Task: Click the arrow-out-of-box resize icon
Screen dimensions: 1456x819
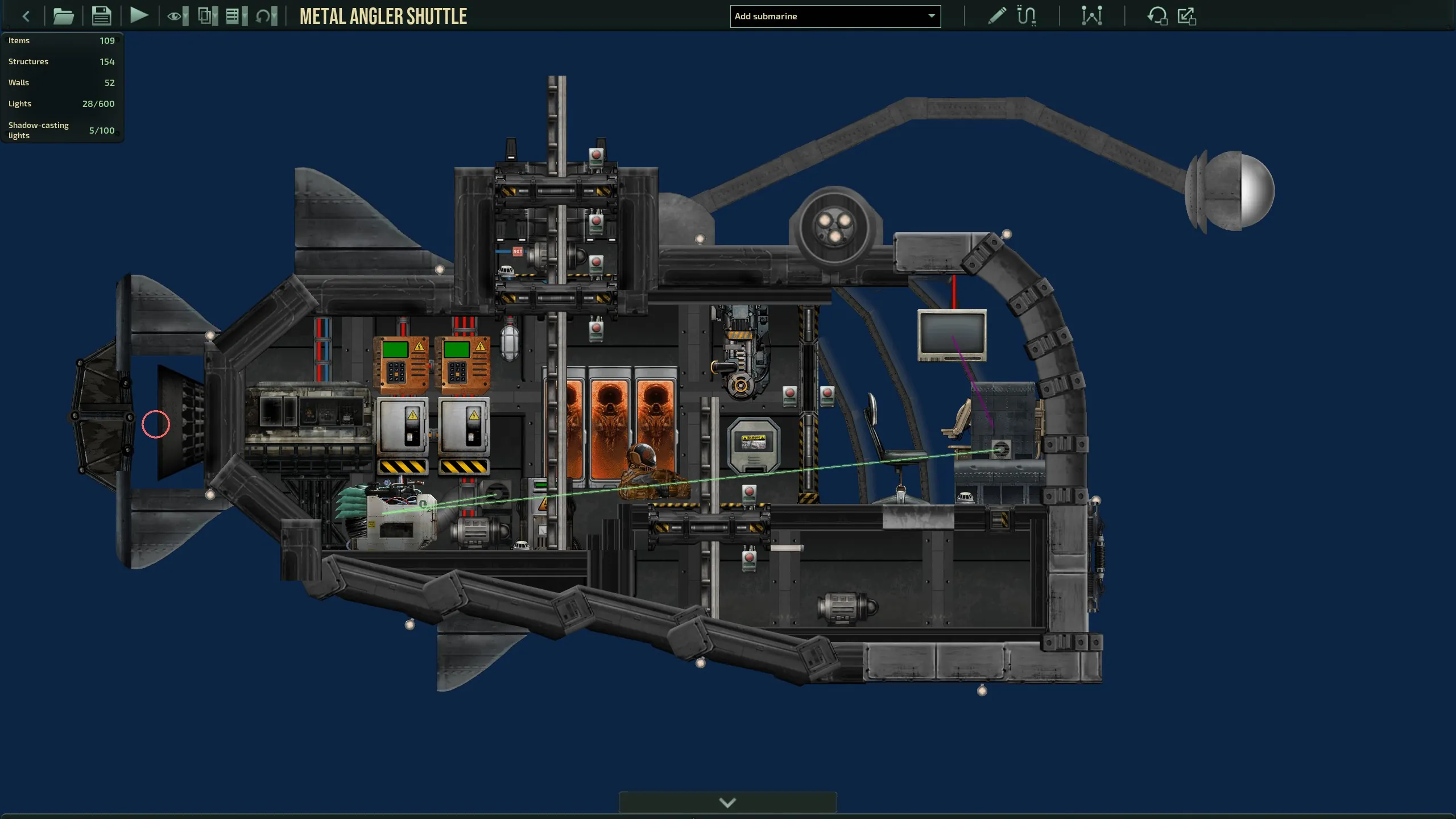Action: pyautogui.click(x=1187, y=16)
